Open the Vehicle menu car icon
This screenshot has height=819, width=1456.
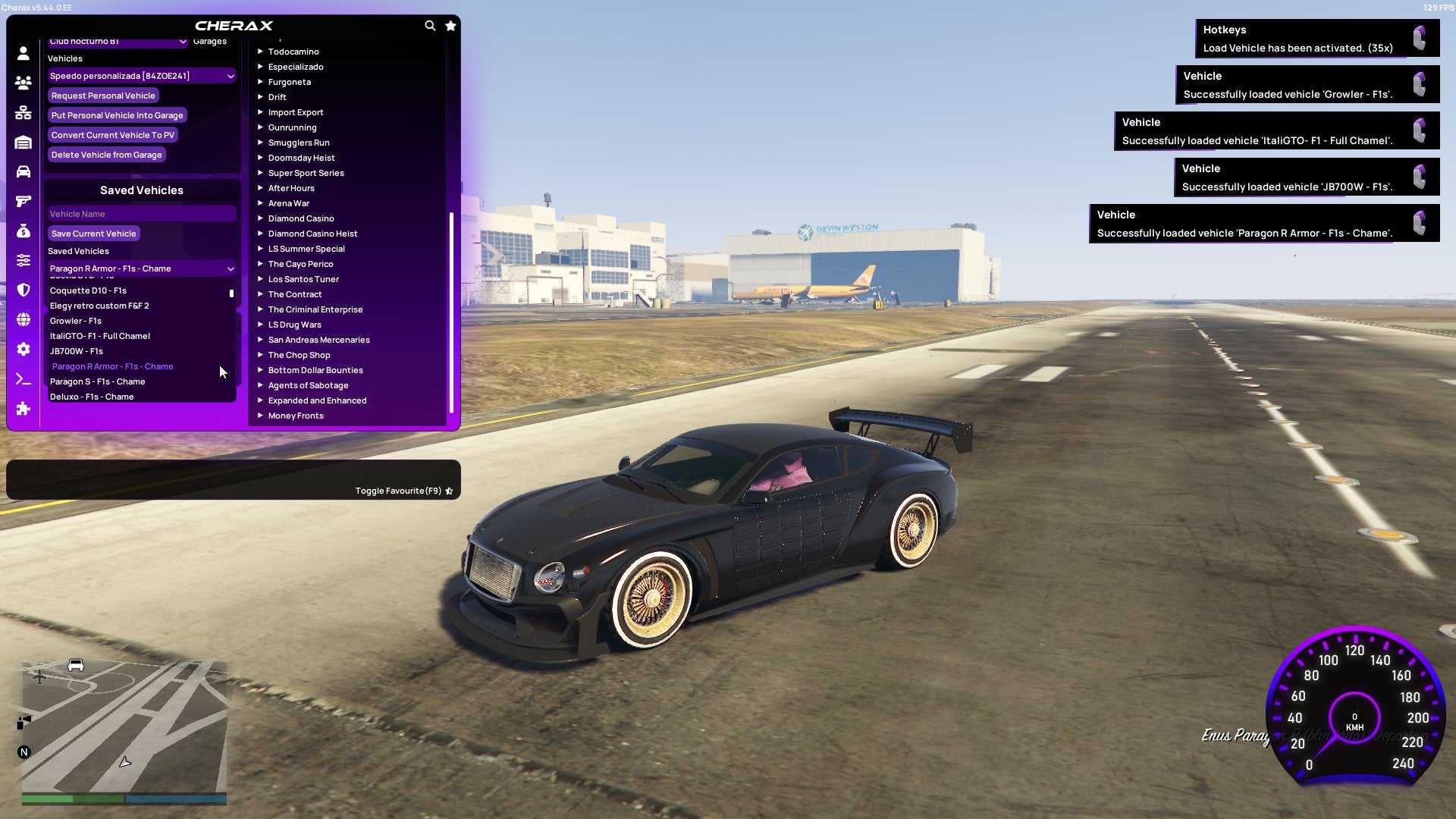[x=23, y=171]
